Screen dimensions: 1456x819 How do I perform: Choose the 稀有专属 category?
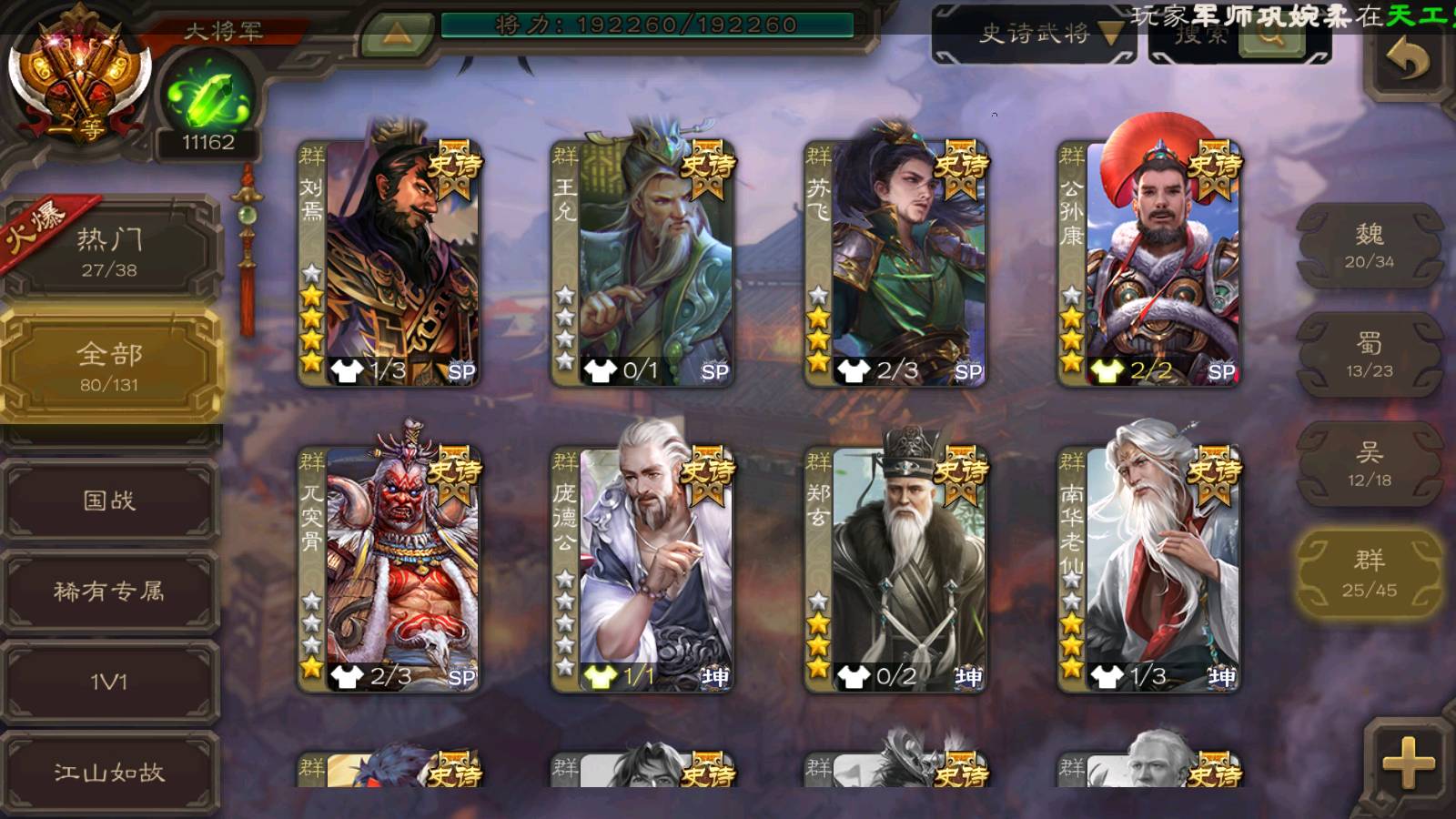[x=109, y=591]
